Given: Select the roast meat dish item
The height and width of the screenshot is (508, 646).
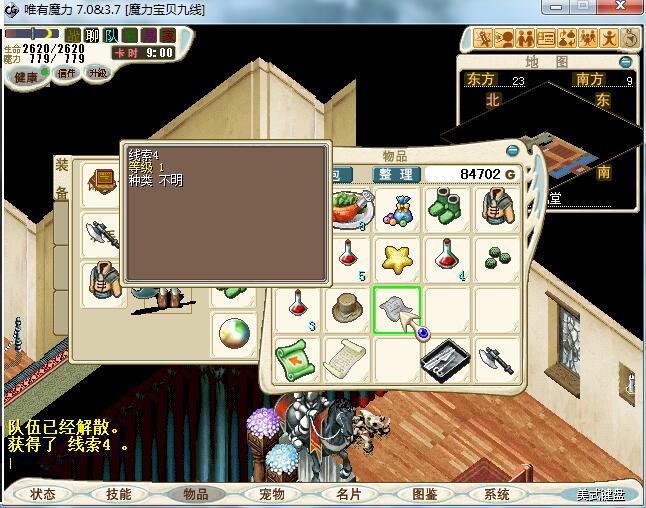Looking at the screenshot, I should coord(352,209).
